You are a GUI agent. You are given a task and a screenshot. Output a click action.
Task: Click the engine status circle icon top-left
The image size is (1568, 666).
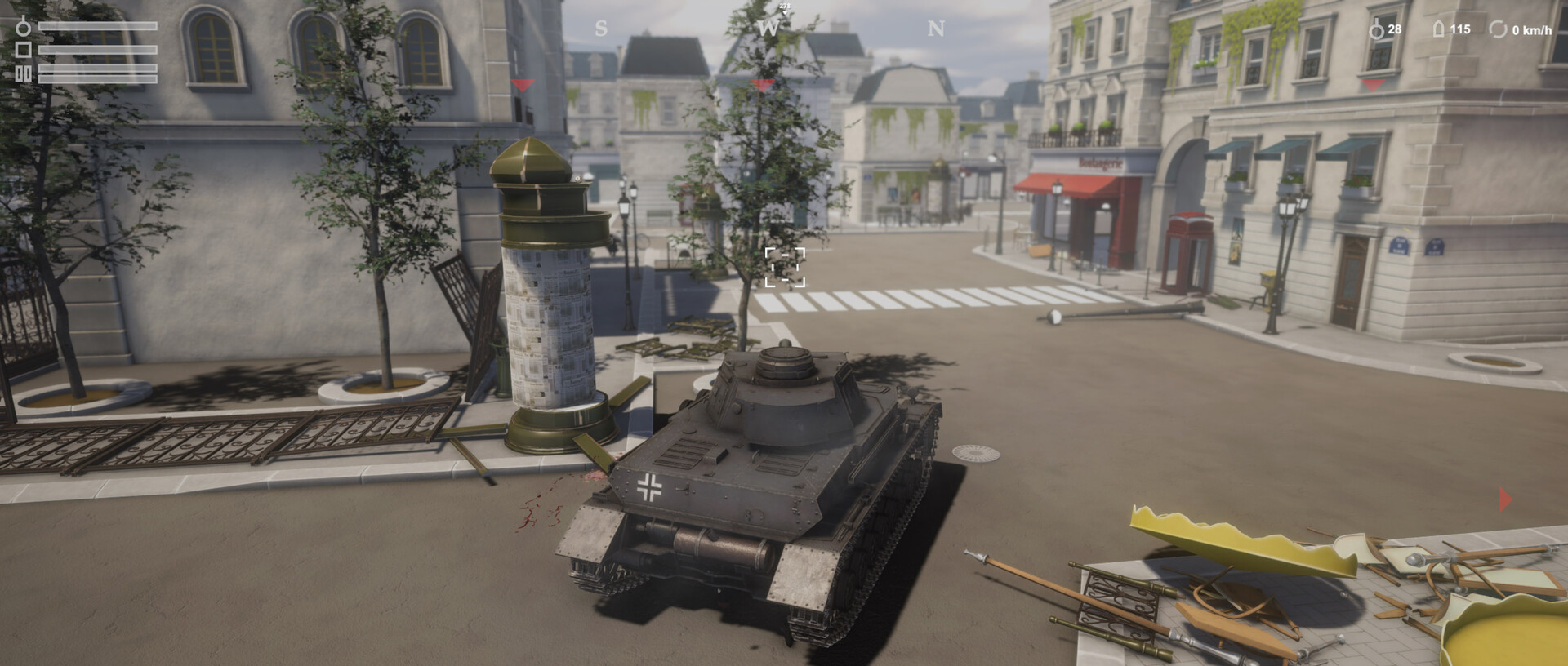tap(23, 27)
